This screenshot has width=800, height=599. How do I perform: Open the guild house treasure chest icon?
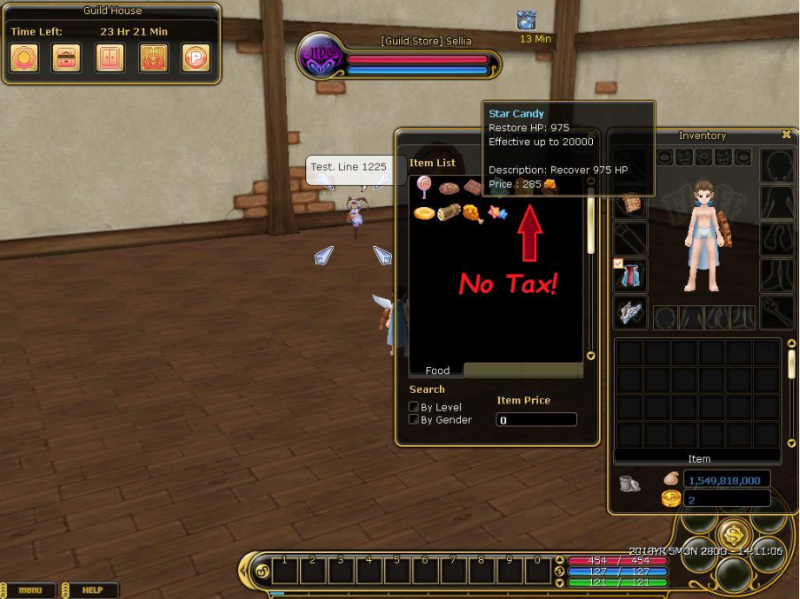click(67, 57)
